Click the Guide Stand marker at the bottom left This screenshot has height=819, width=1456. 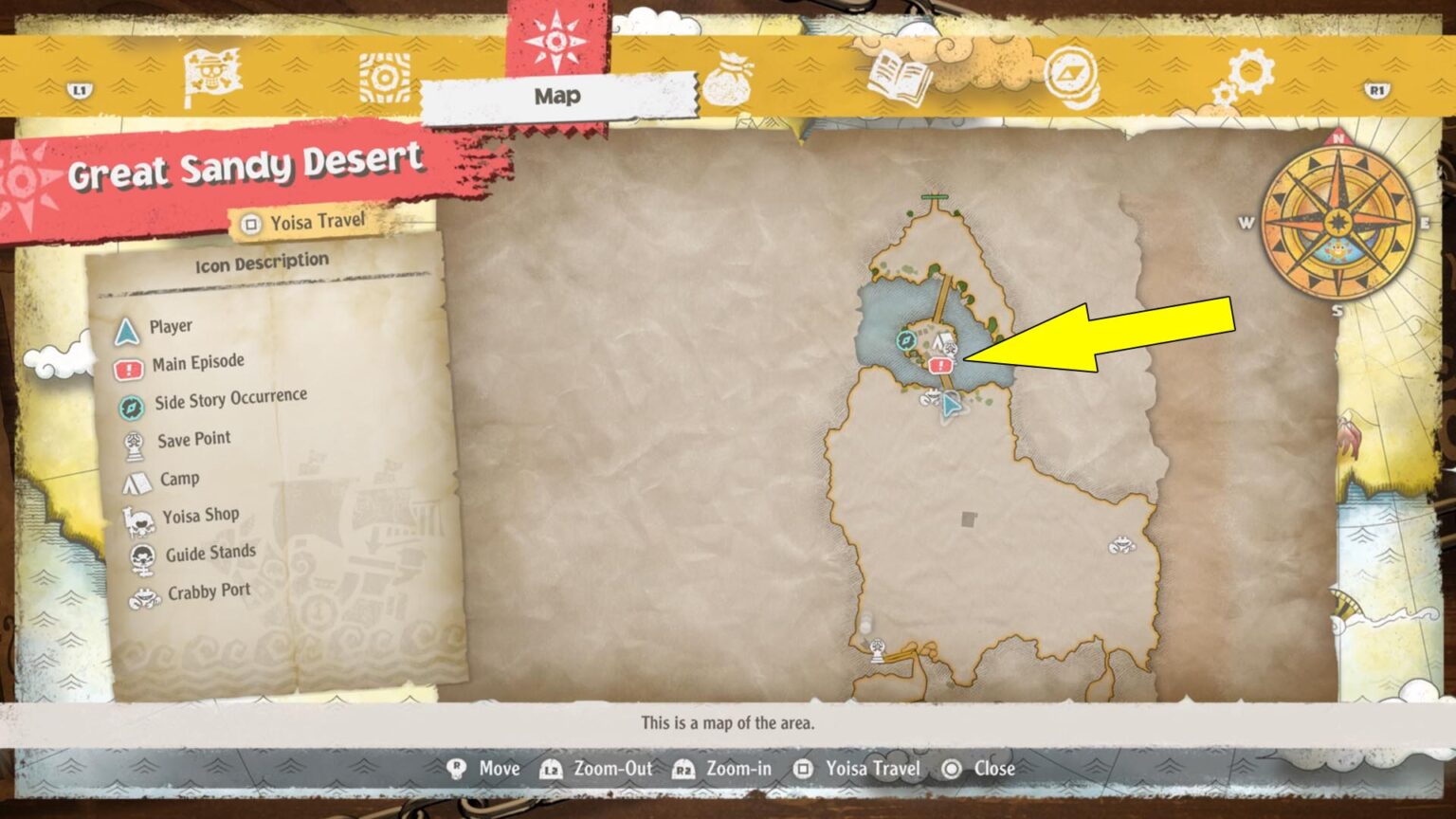pos(877,647)
